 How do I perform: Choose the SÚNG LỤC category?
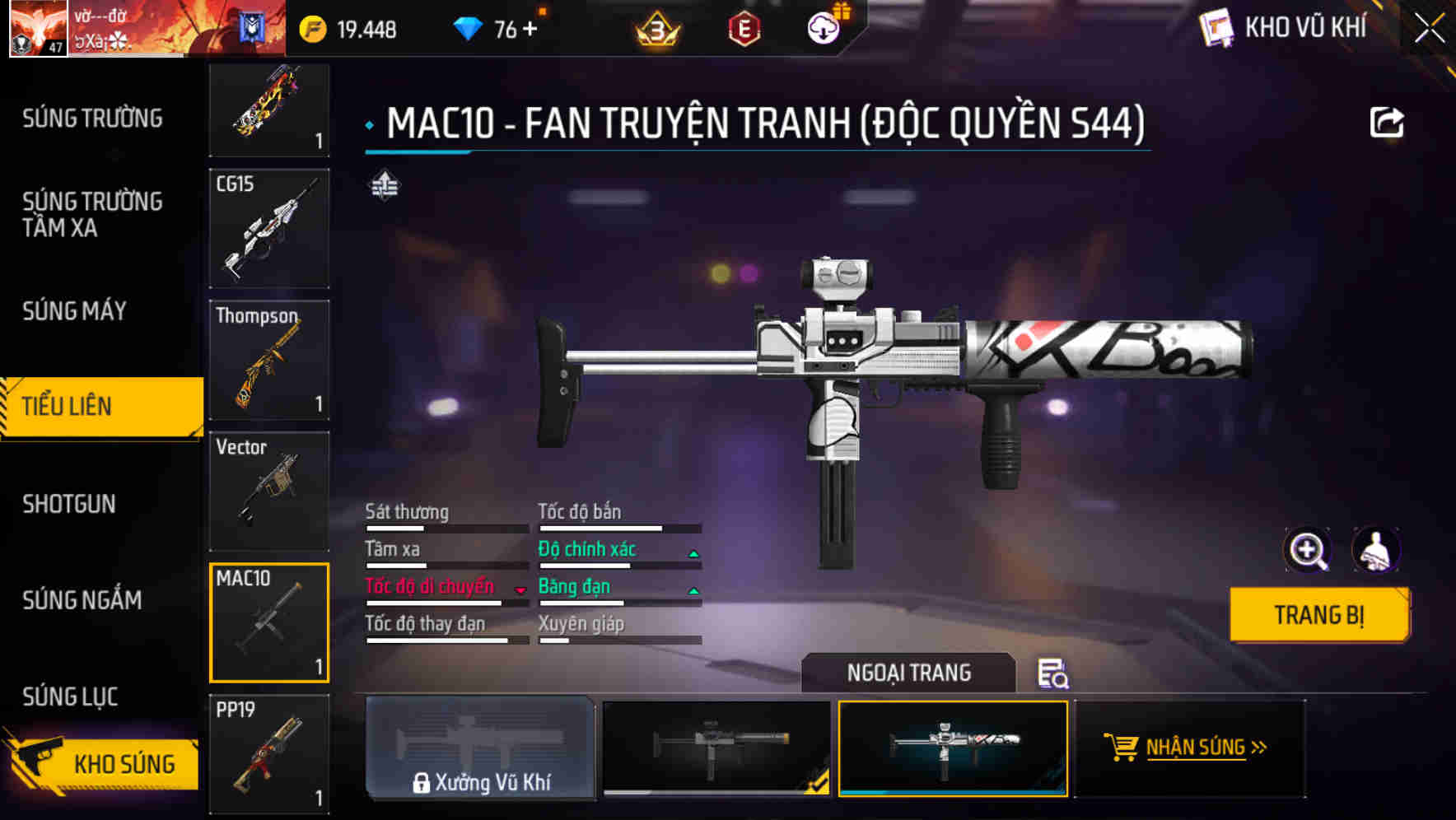(71, 697)
